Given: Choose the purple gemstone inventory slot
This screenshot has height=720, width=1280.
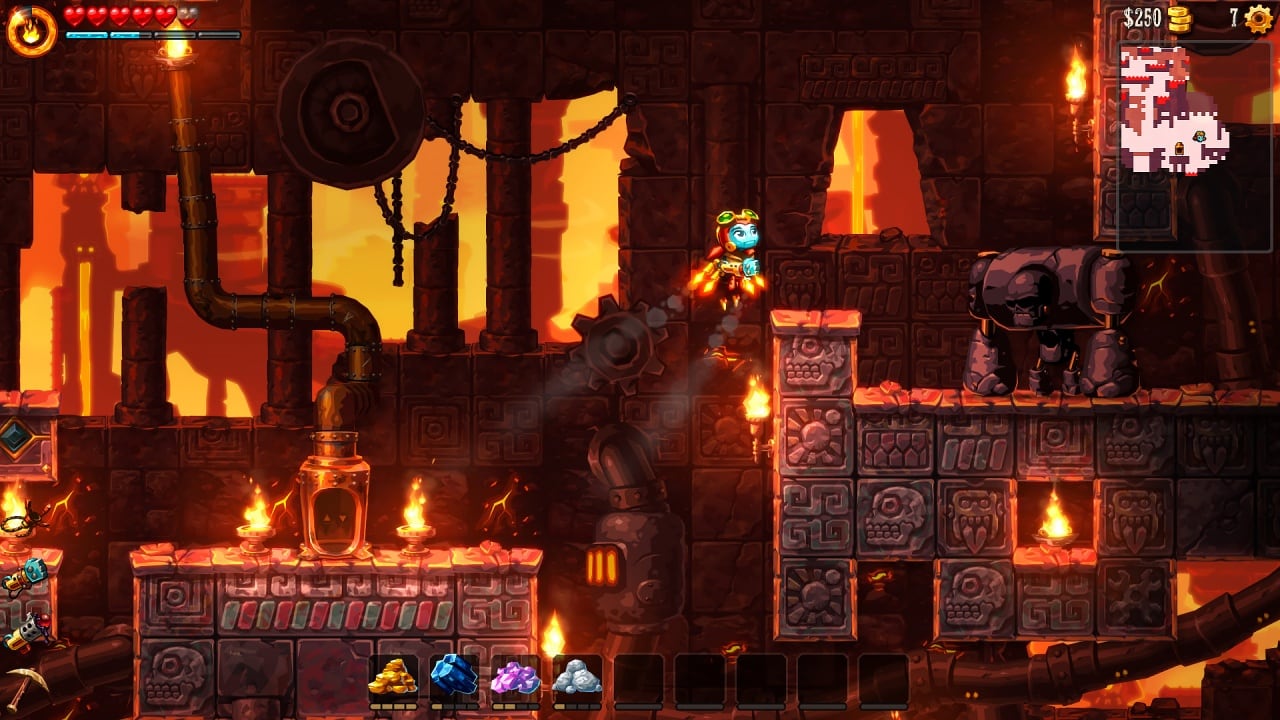Looking at the screenshot, I should coord(515,678).
